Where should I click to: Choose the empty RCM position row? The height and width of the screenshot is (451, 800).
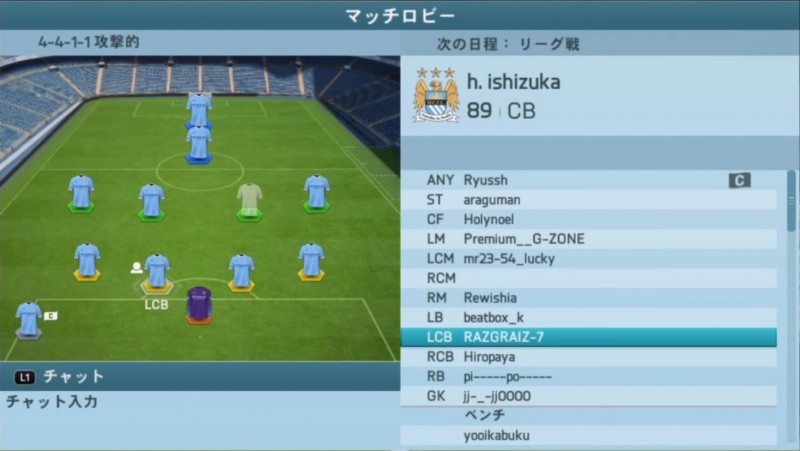[588, 278]
